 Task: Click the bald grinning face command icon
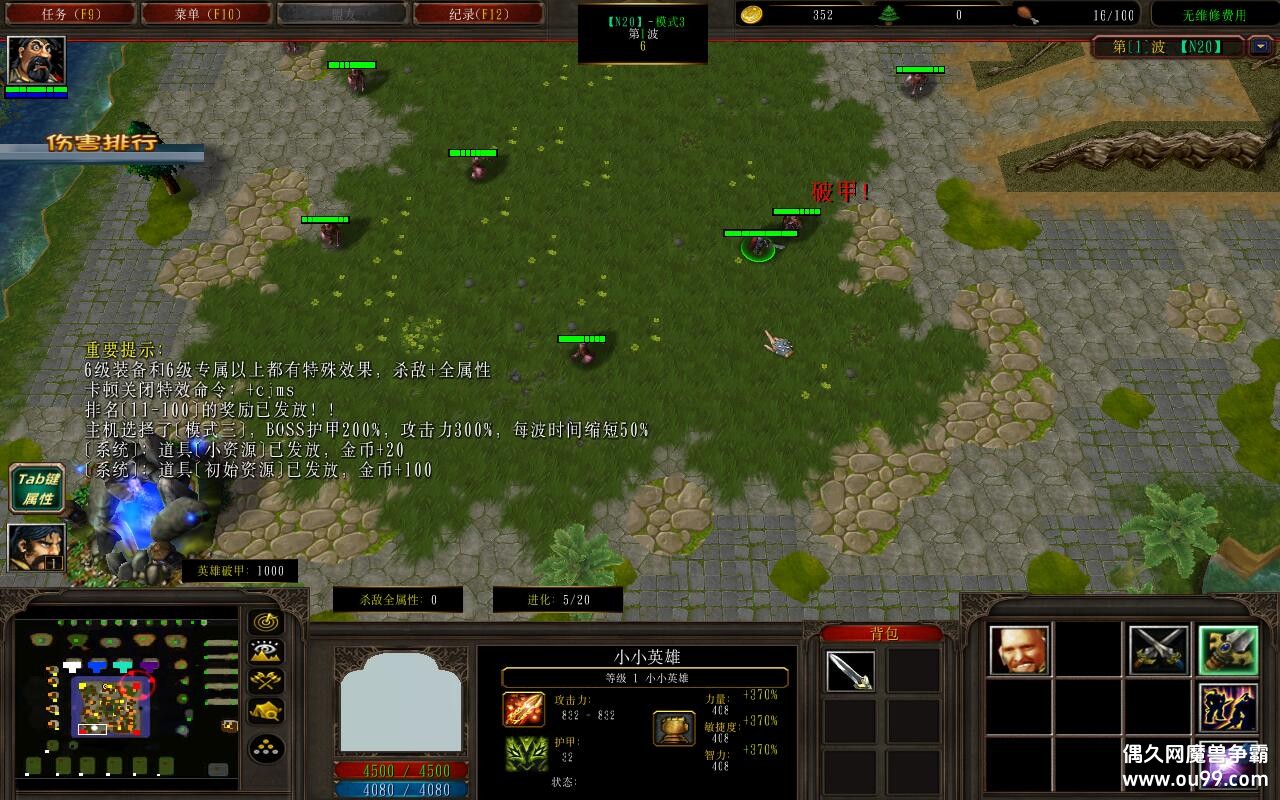pyautogui.click(x=1019, y=650)
